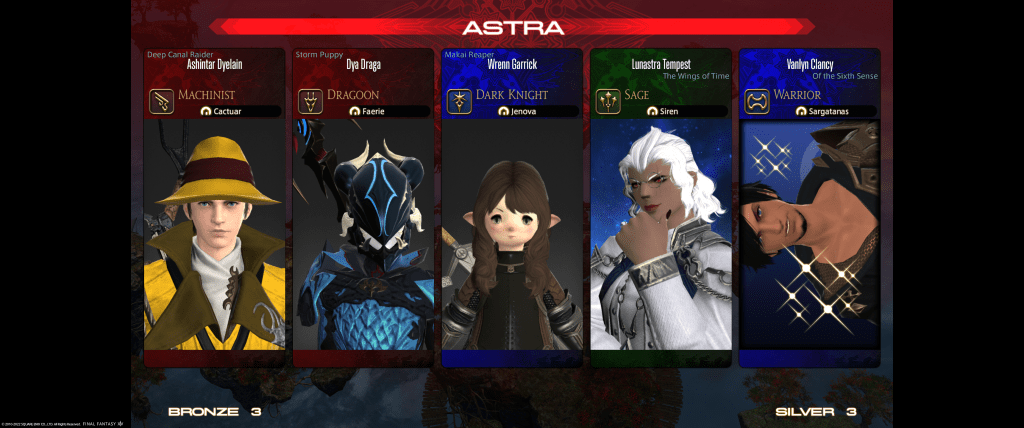Click the Sage job icon

607,102
